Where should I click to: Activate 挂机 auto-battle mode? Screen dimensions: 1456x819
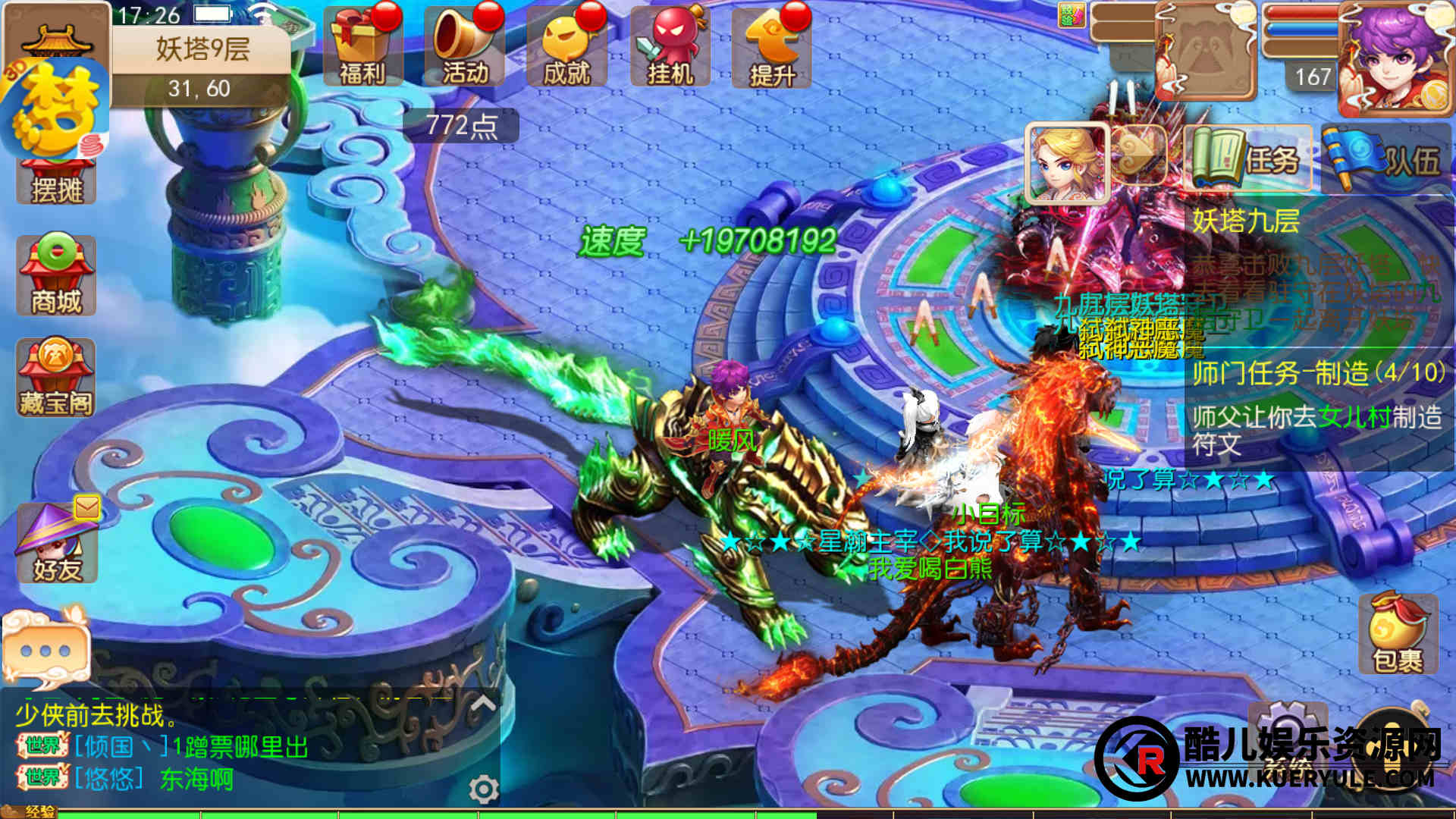click(x=670, y=48)
